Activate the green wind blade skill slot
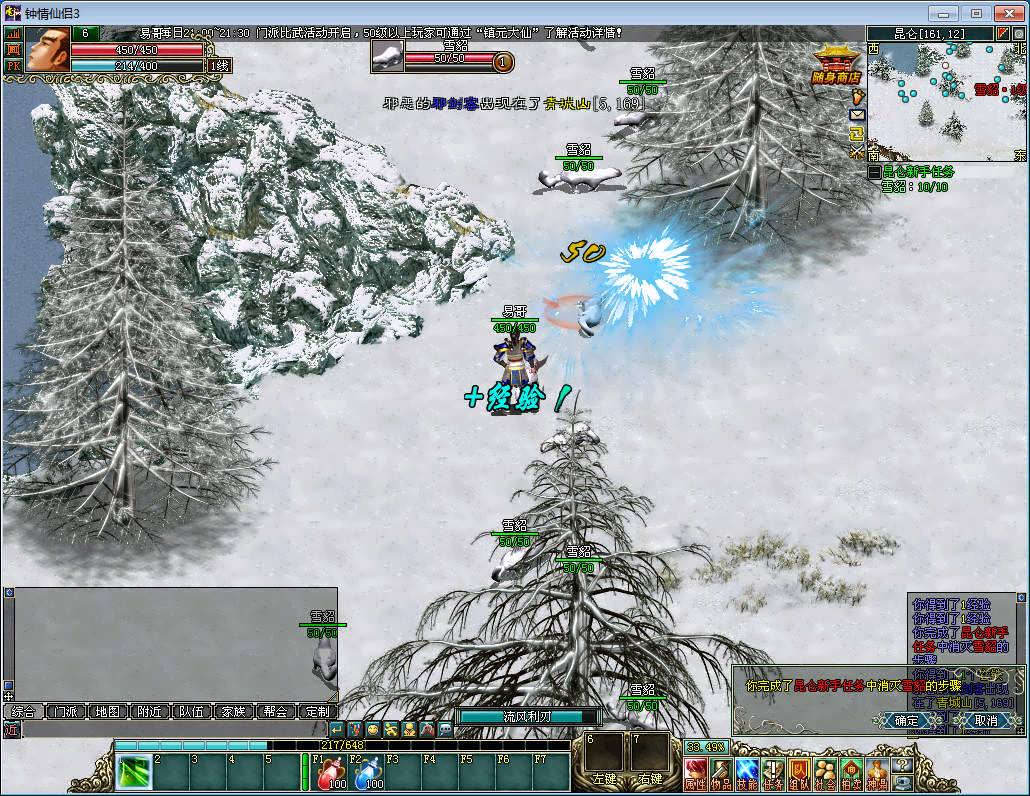Image resolution: width=1030 pixels, height=796 pixels. (132, 773)
